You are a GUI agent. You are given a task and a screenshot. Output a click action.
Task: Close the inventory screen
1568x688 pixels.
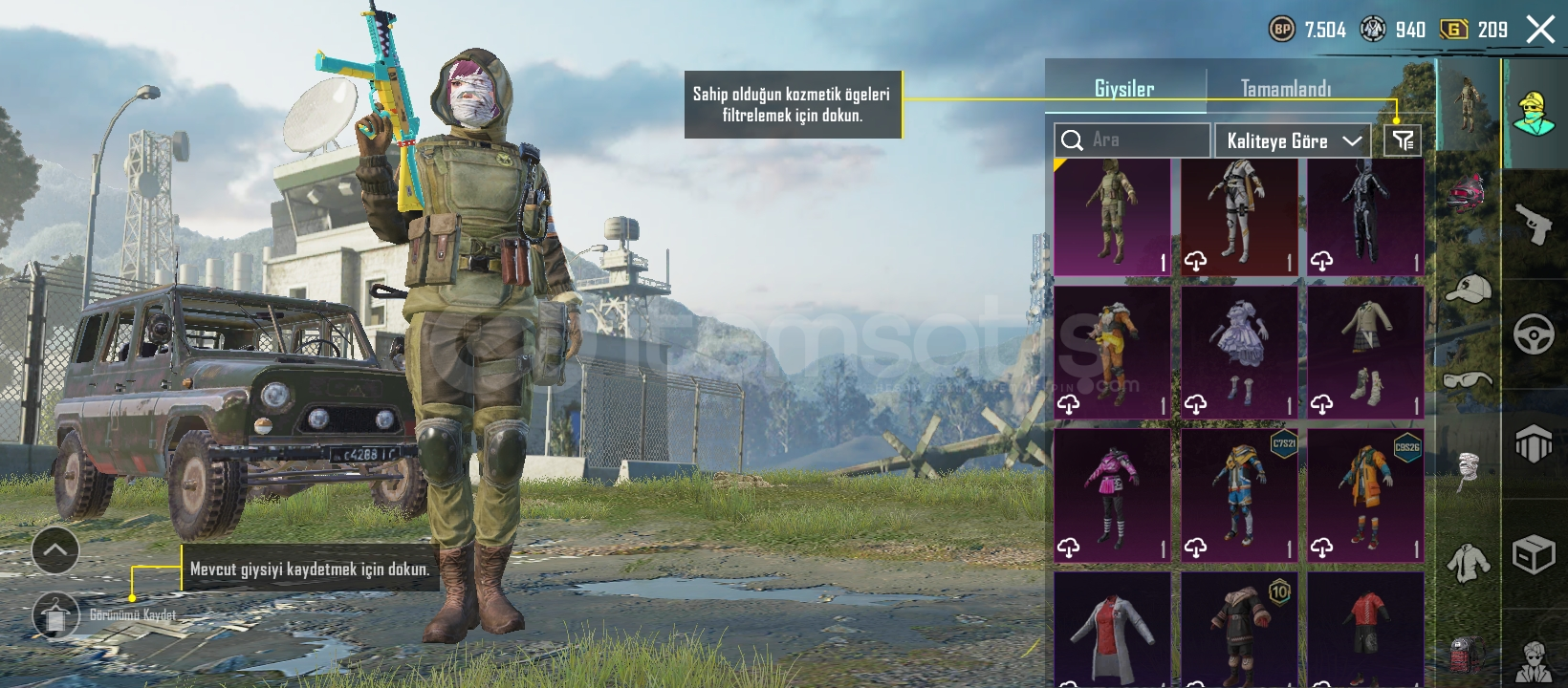(1540, 30)
